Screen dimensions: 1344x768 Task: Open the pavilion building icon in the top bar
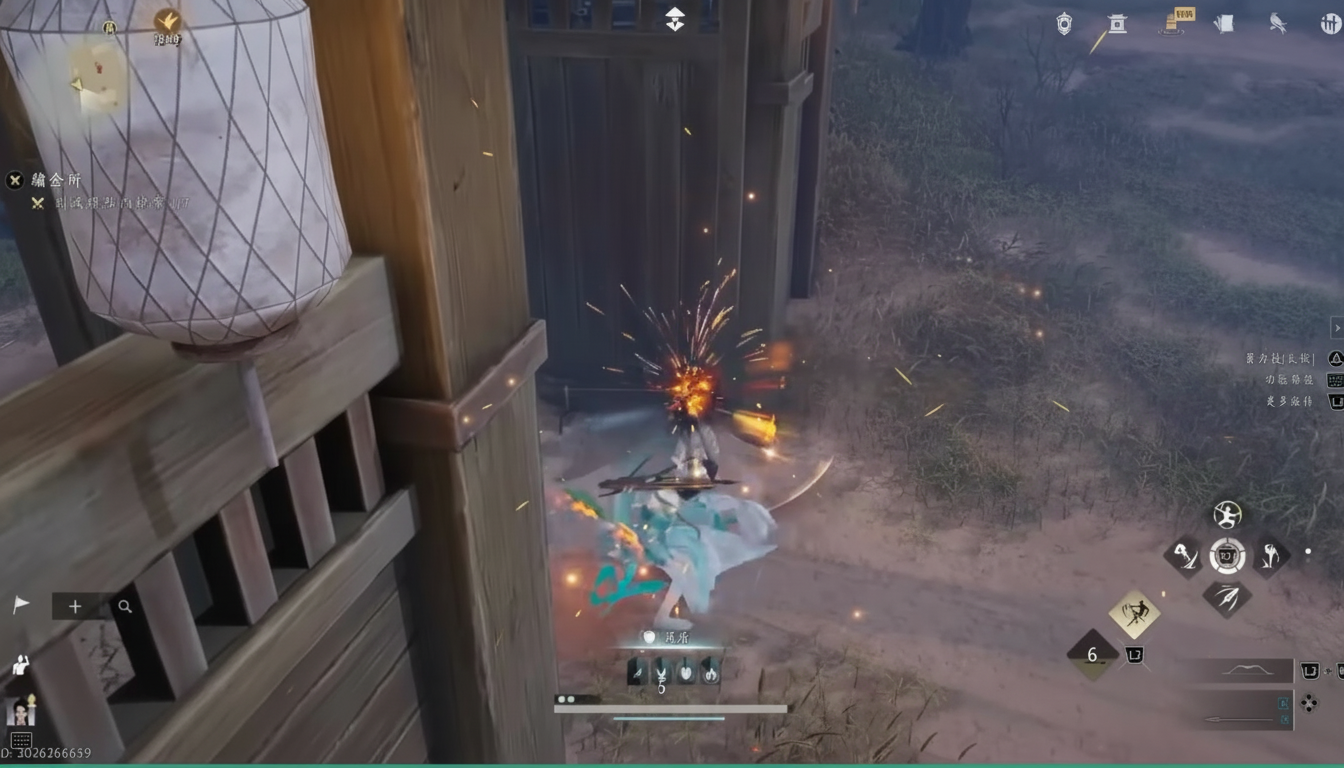click(1117, 24)
